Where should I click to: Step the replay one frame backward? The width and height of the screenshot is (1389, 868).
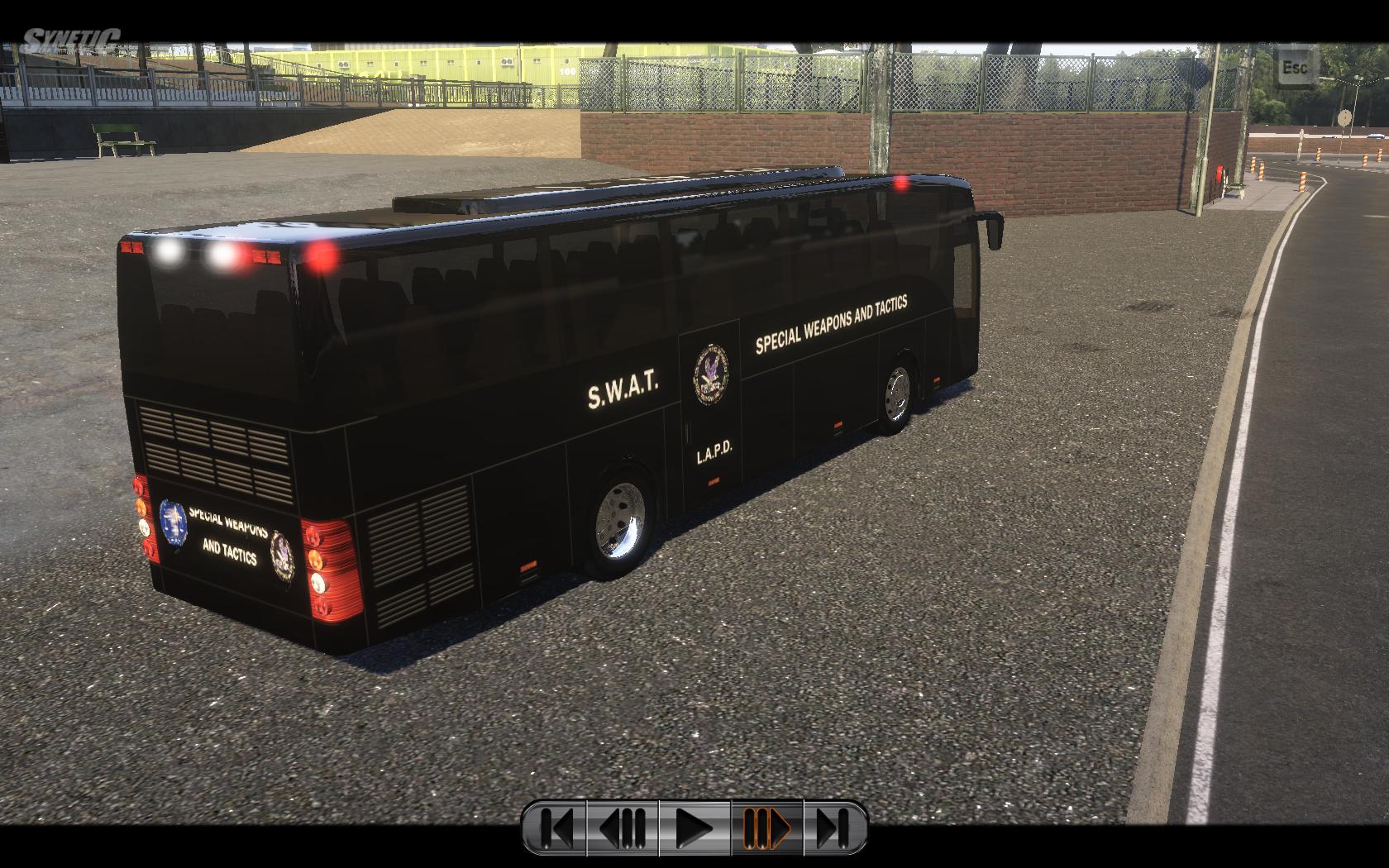(x=623, y=827)
